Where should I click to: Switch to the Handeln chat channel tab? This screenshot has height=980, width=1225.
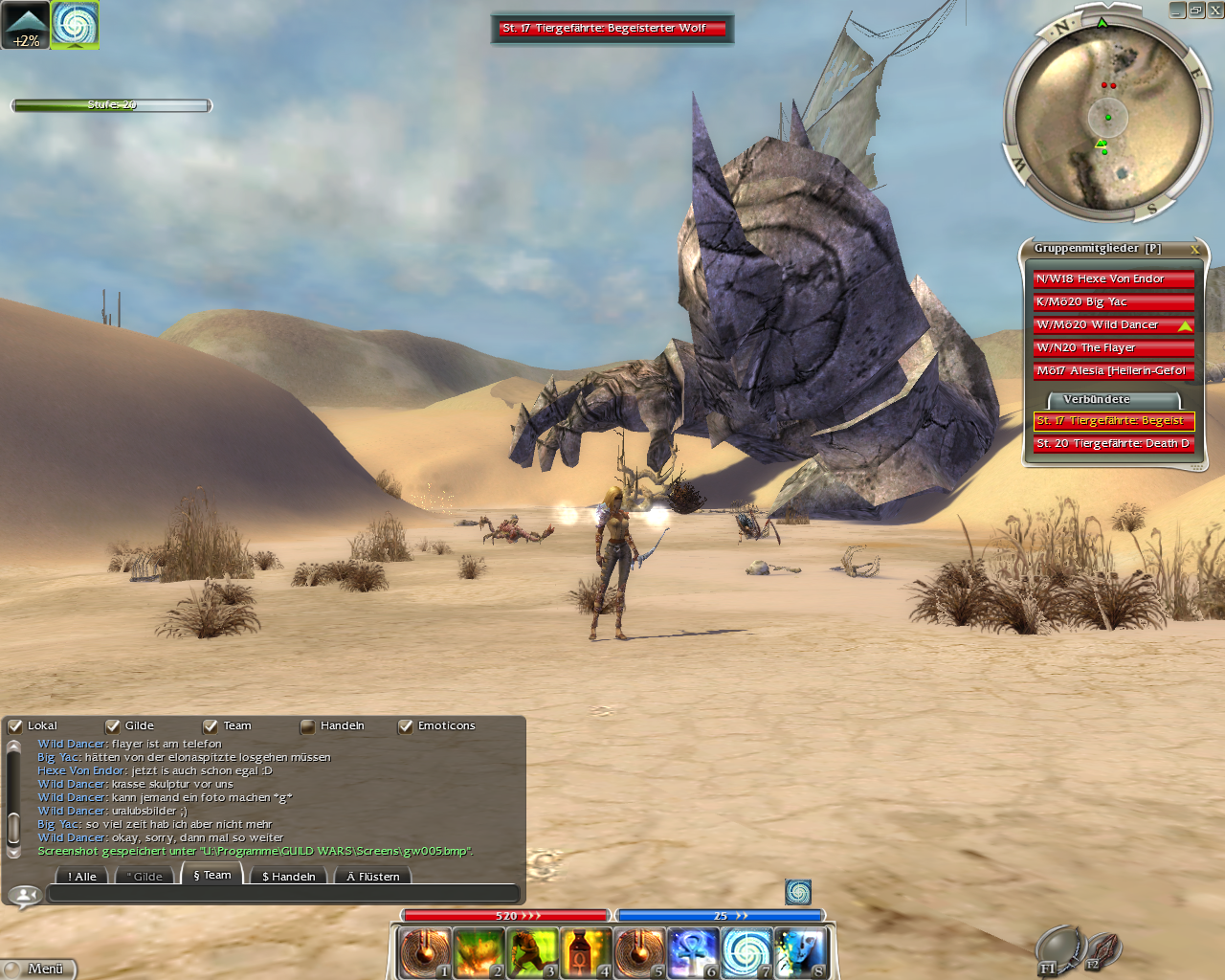(288, 876)
